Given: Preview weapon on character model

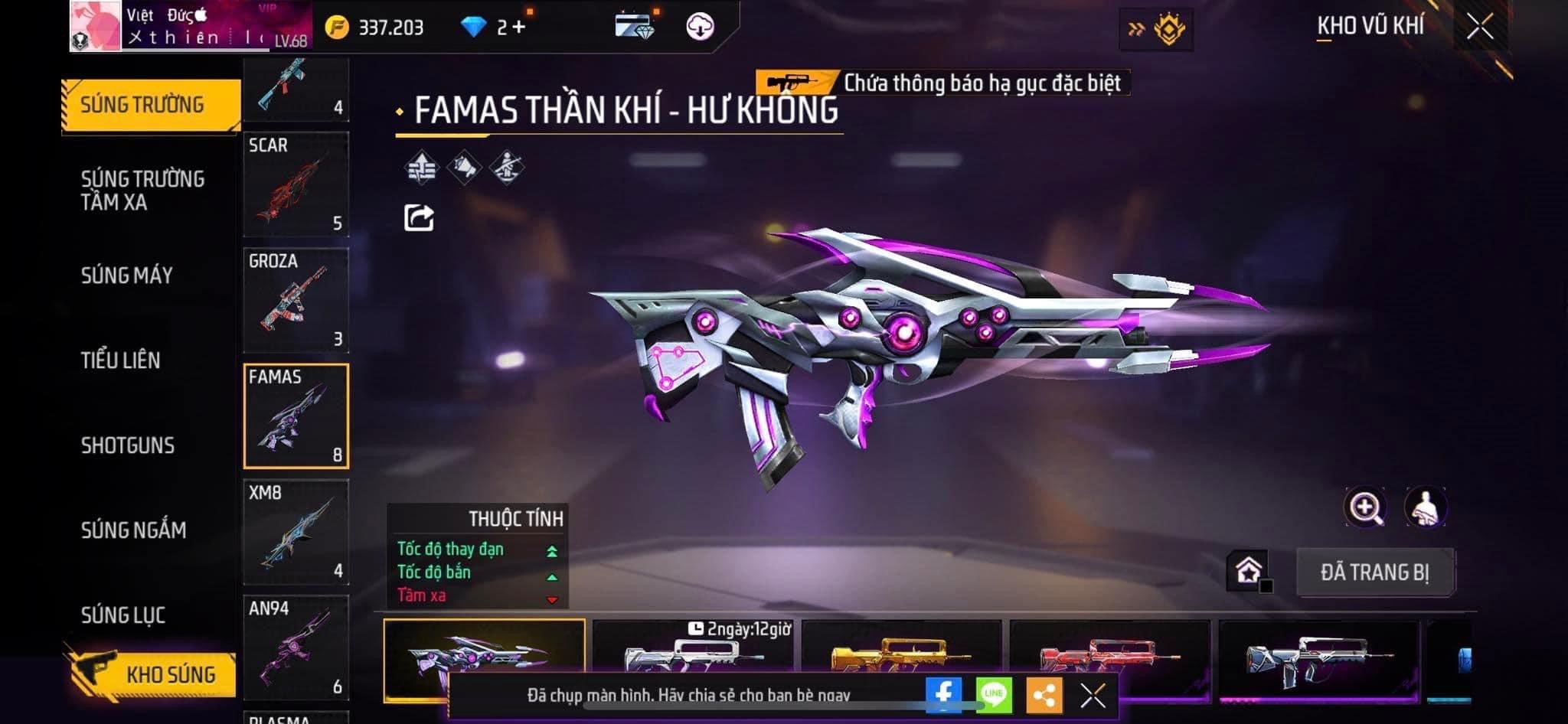Looking at the screenshot, I should [x=1425, y=507].
